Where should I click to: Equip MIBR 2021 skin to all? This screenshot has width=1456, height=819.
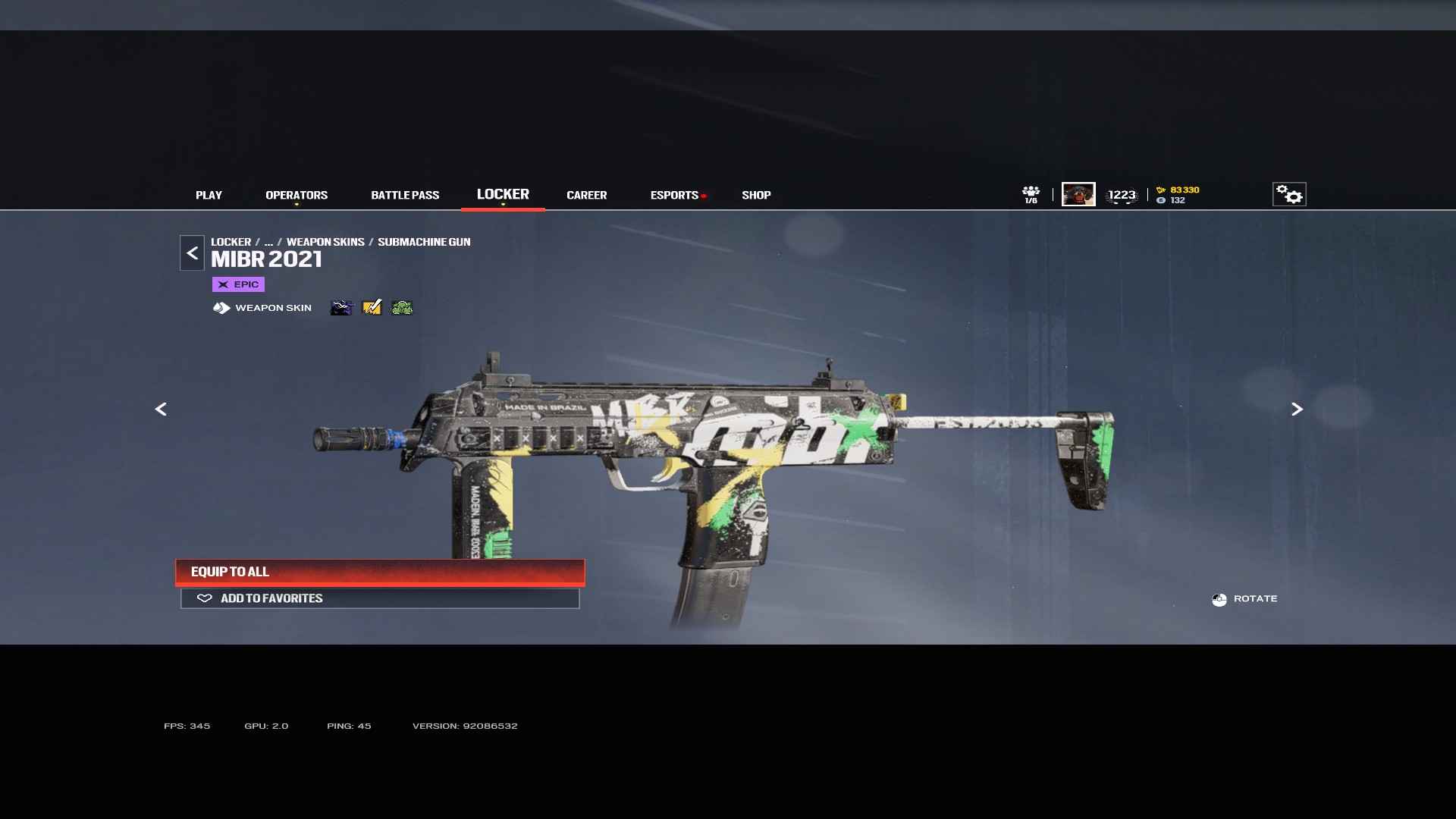(380, 572)
